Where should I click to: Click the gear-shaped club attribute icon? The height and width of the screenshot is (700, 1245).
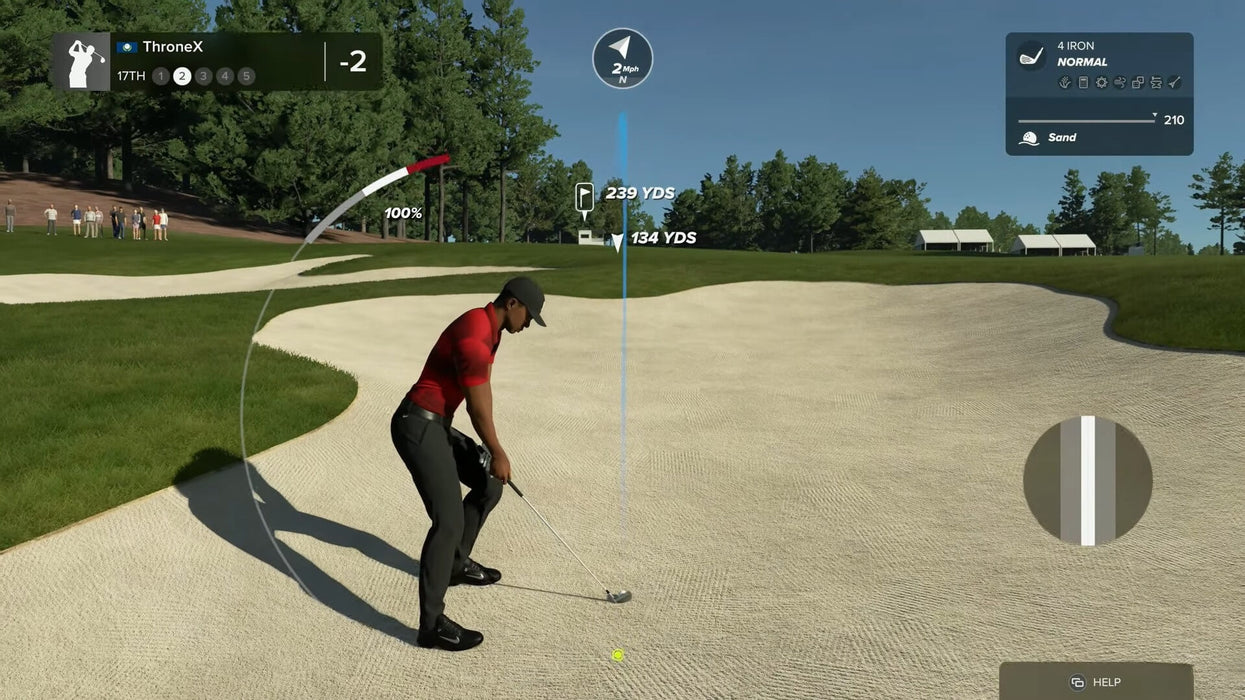tap(1101, 83)
